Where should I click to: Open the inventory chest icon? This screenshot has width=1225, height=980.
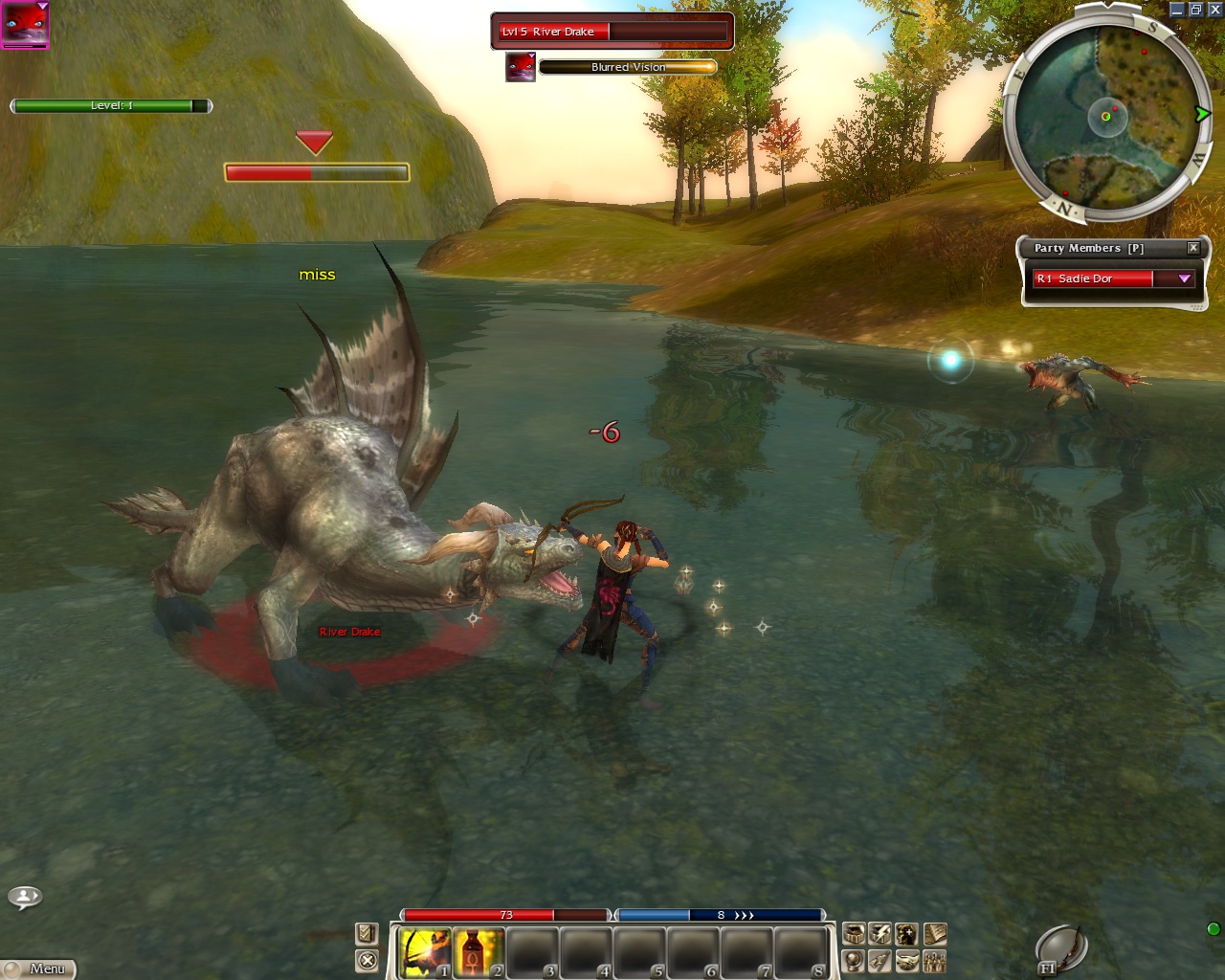click(x=854, y=934)
